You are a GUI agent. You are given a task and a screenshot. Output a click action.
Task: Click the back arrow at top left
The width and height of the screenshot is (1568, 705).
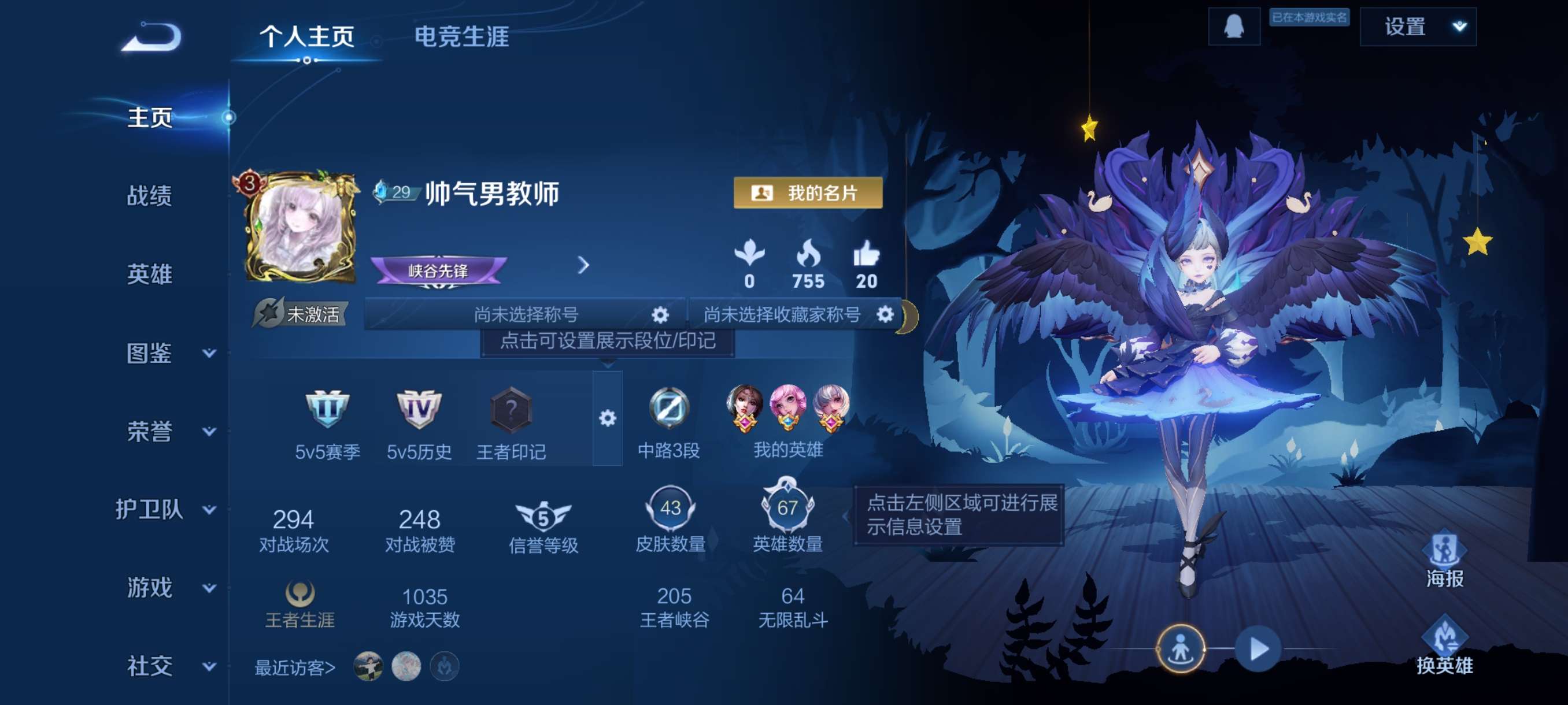152,38
